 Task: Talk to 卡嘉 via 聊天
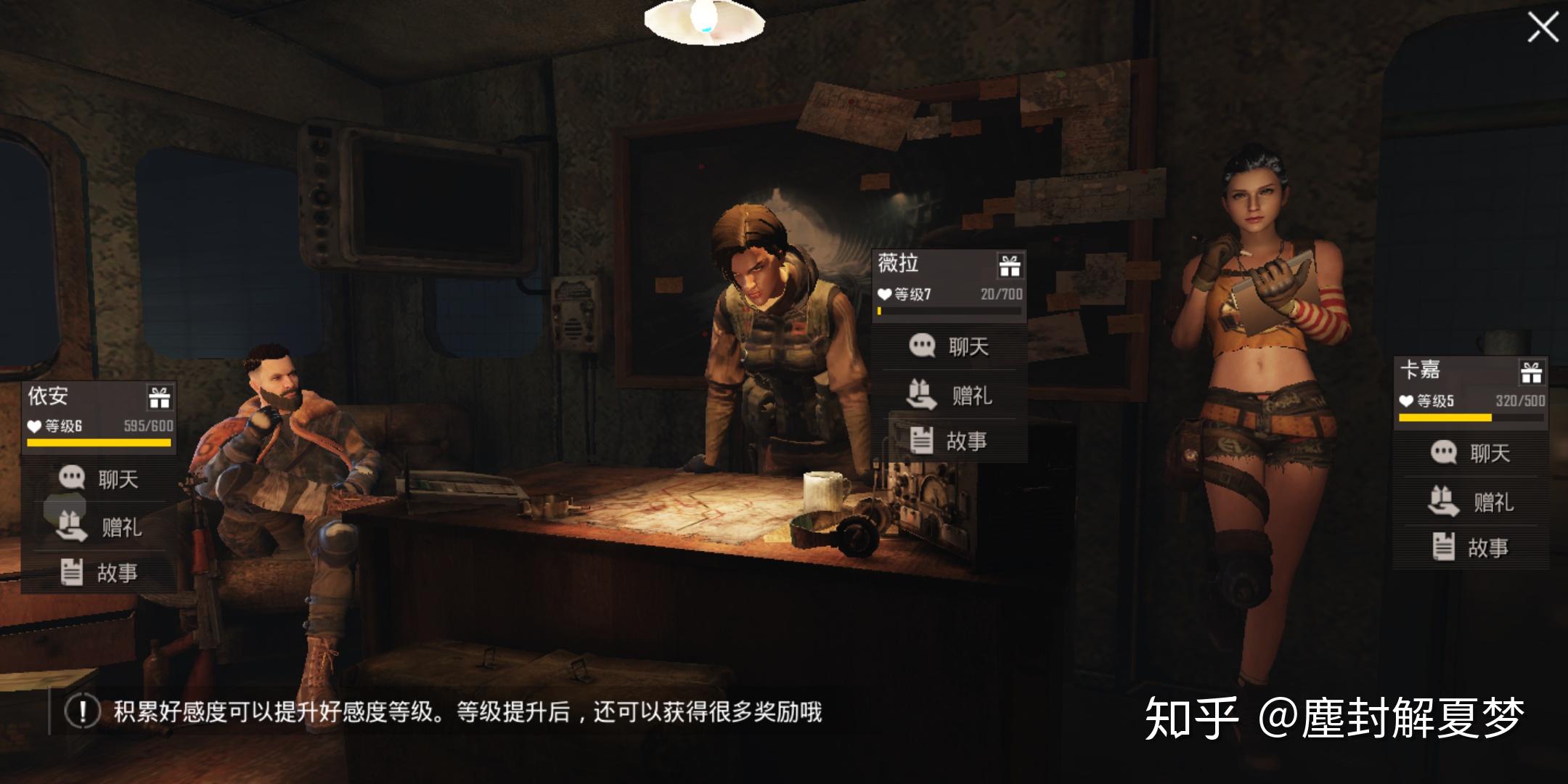click(1471, 453)
